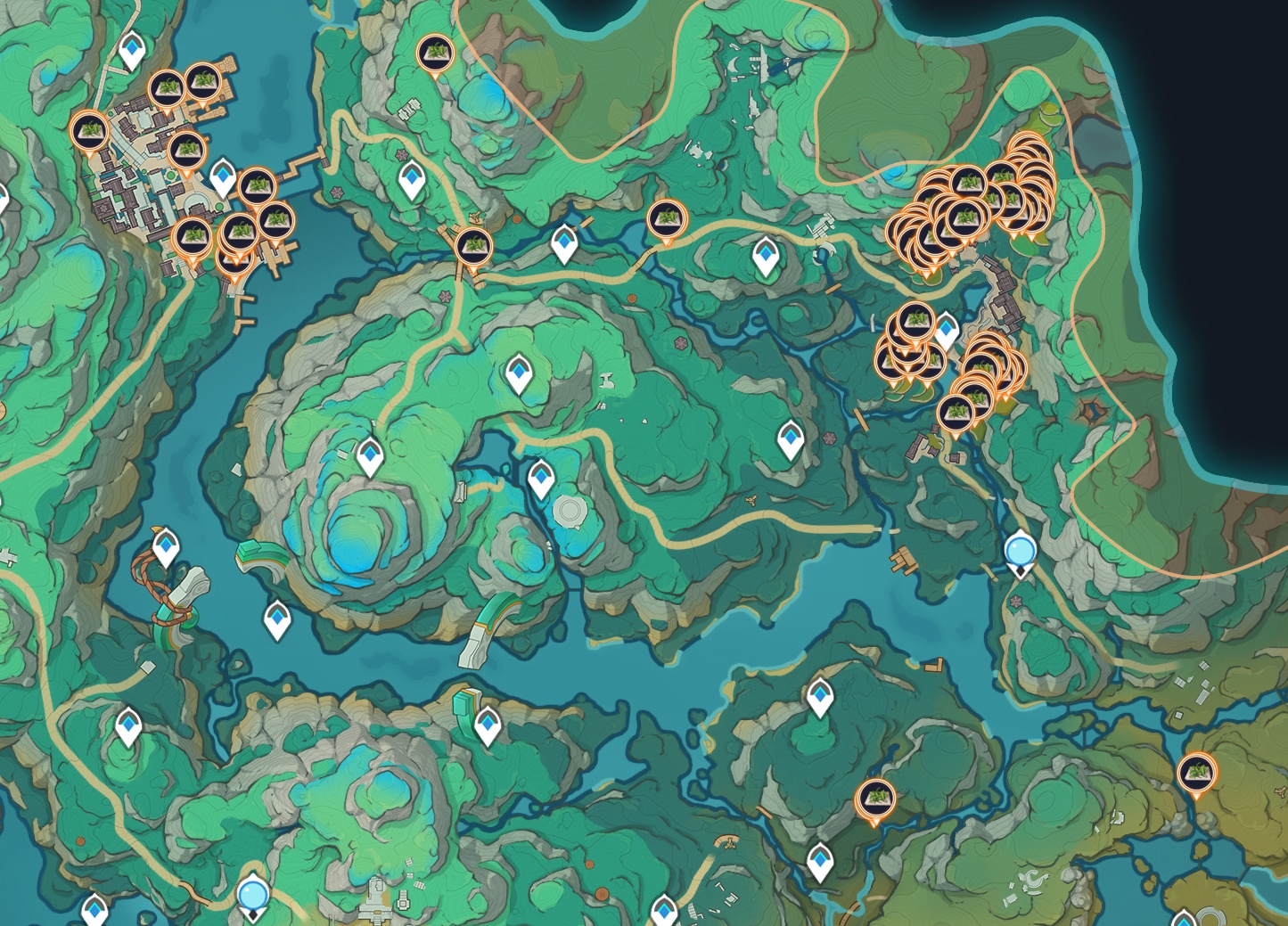The height and width of the screenshot is (926, 1288).
Task: Select the teleport waypoint by the rope-wrapped pillar
Action: pyautogui.click(x=165, y=545)
